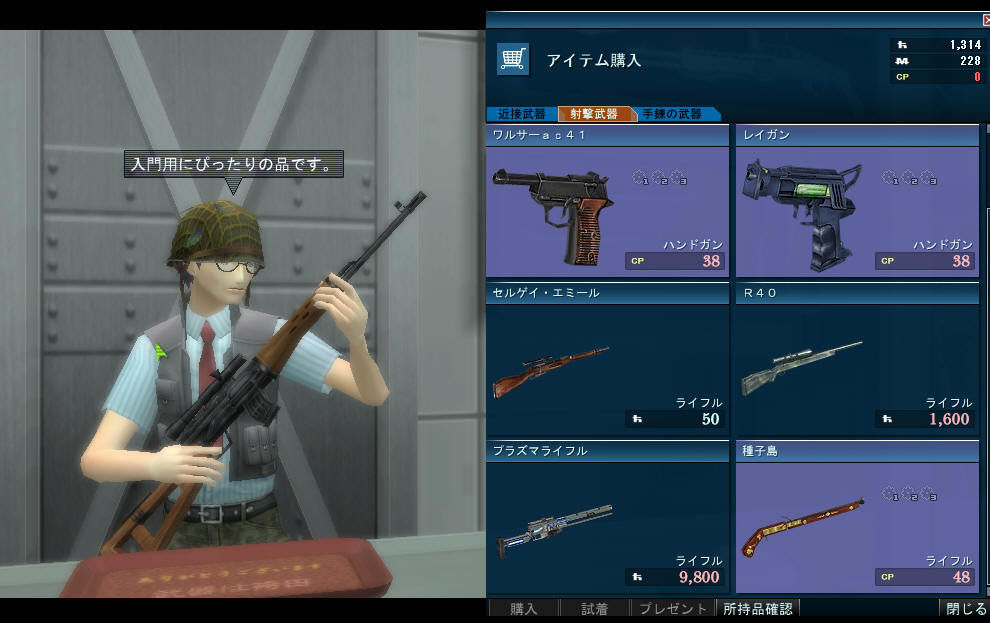Image resolution: width=990 pixels, height=623 pixels.
Task: Switch to the 近接武器 melee weapons tab
Action: pos(520,114)
